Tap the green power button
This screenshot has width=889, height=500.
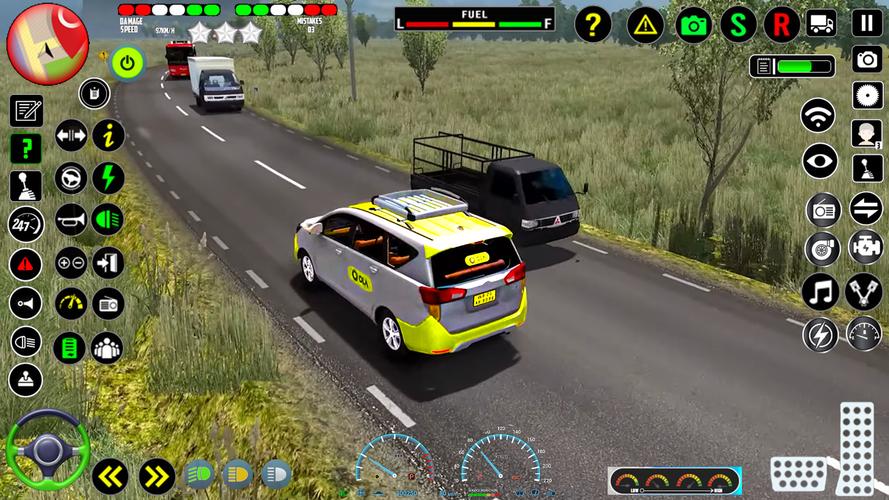[127, 64]
